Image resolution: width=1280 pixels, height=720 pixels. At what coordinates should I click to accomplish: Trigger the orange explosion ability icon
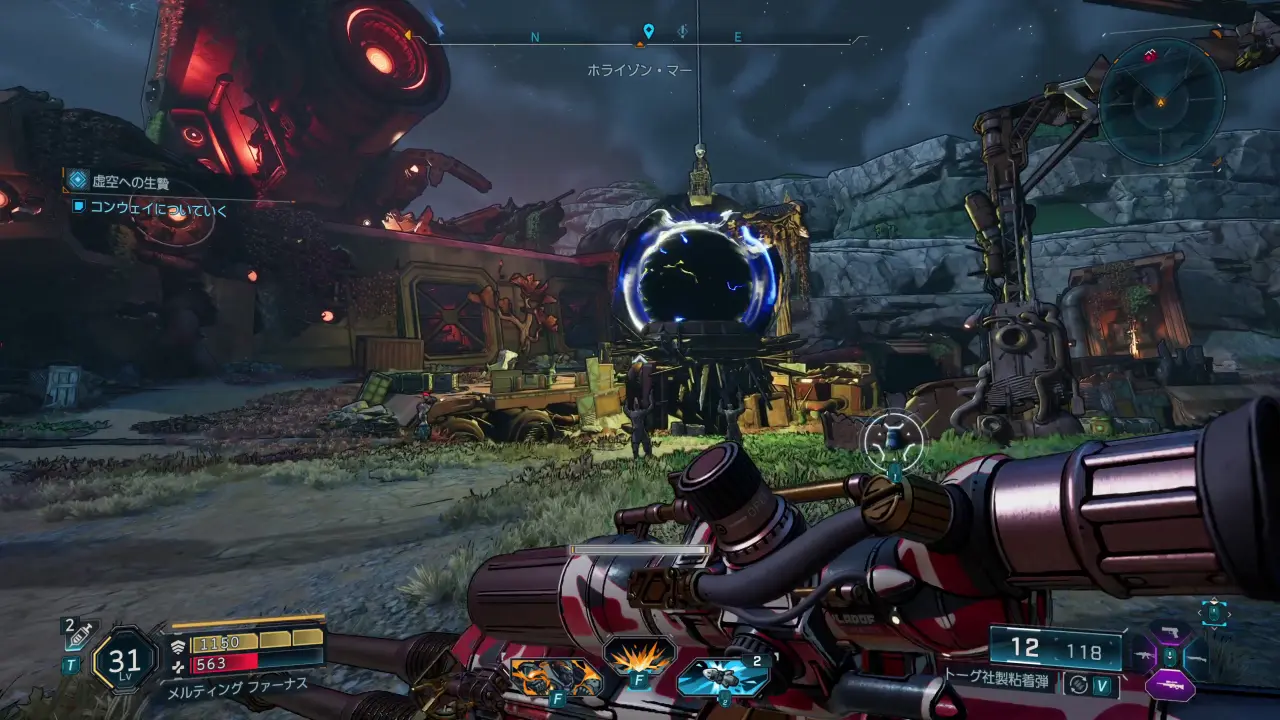[x=639, y=657]
